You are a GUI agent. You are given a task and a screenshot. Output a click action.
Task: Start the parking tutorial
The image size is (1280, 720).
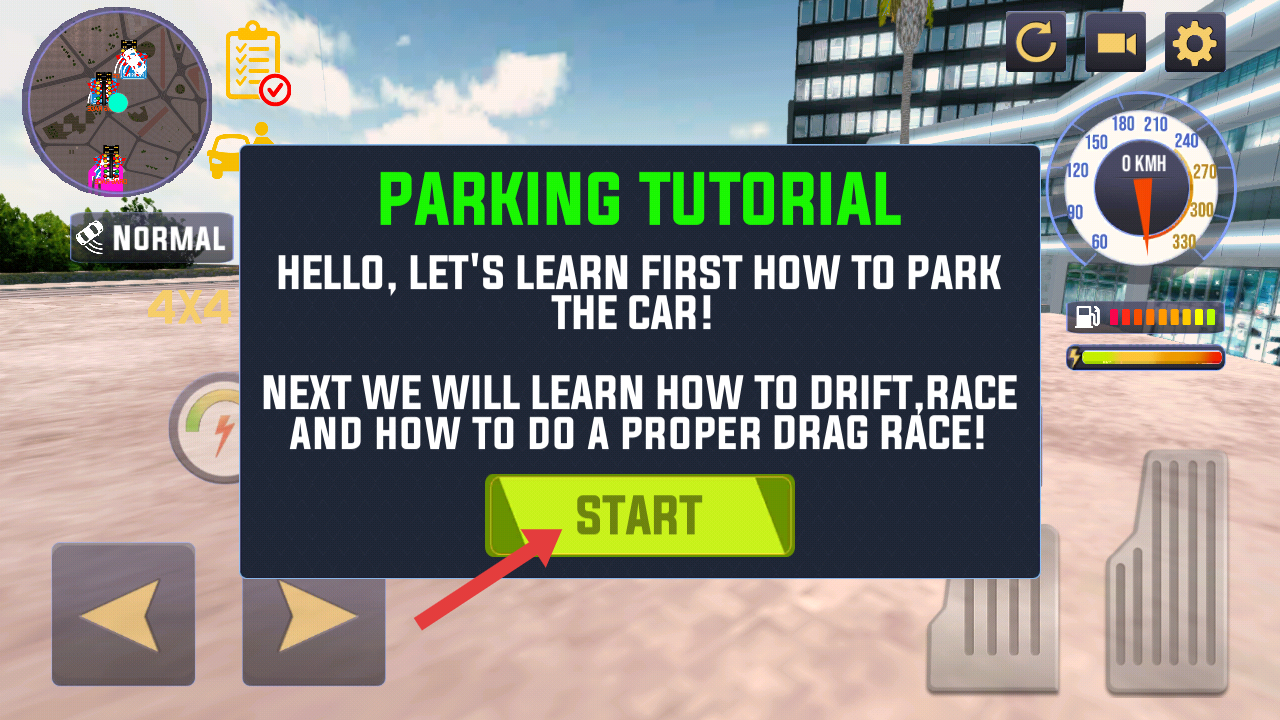pos(640,515)
